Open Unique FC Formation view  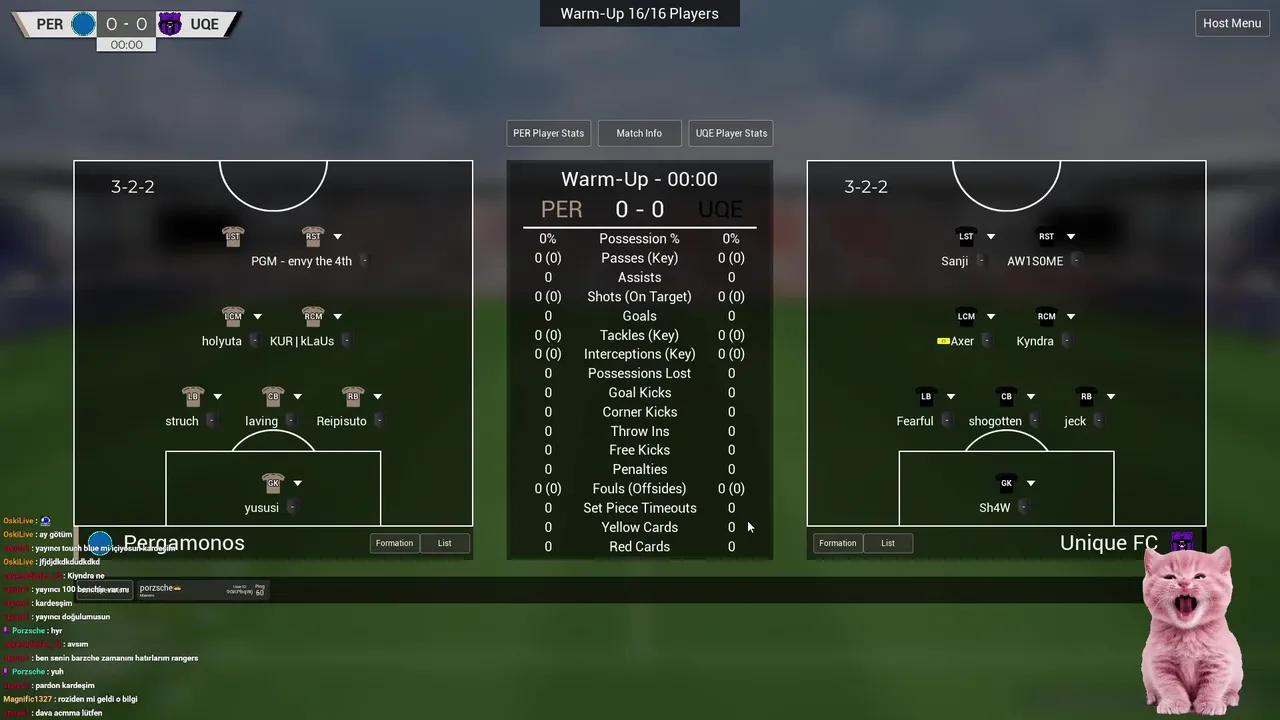point(837,543)
